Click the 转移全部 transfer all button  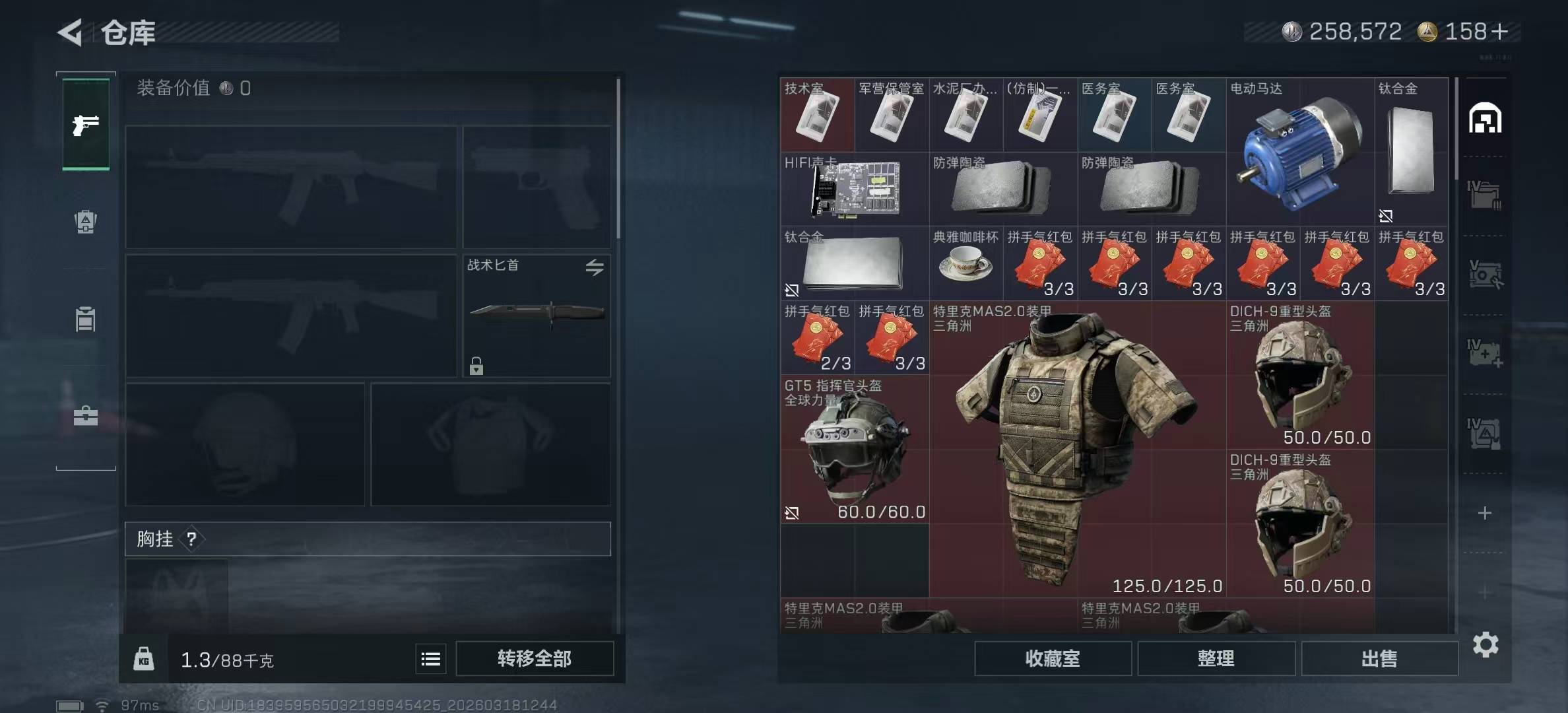[x=534, y=658]
